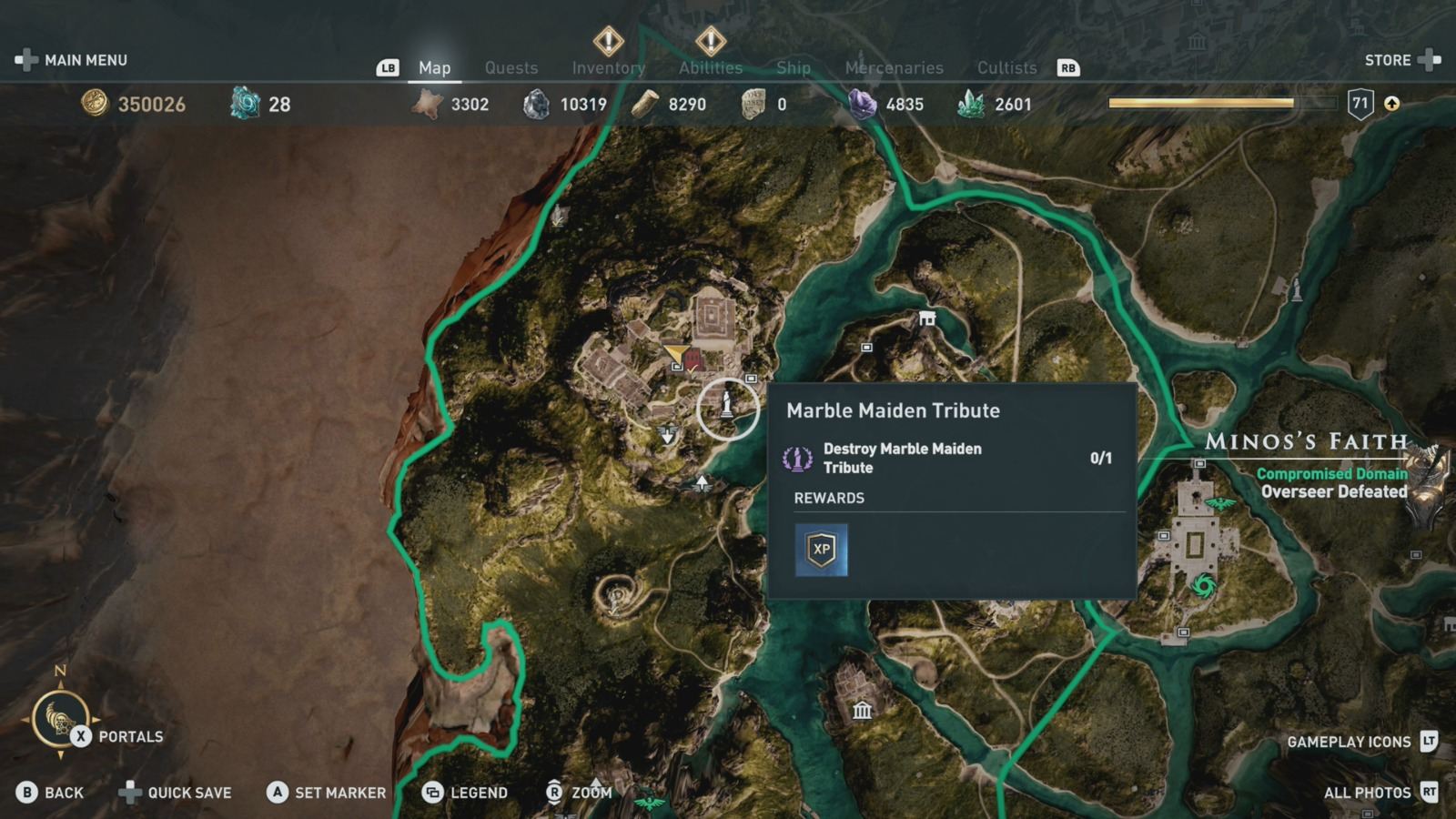
Task: Open the Inventory tab
Action: (x=609, y=67)
